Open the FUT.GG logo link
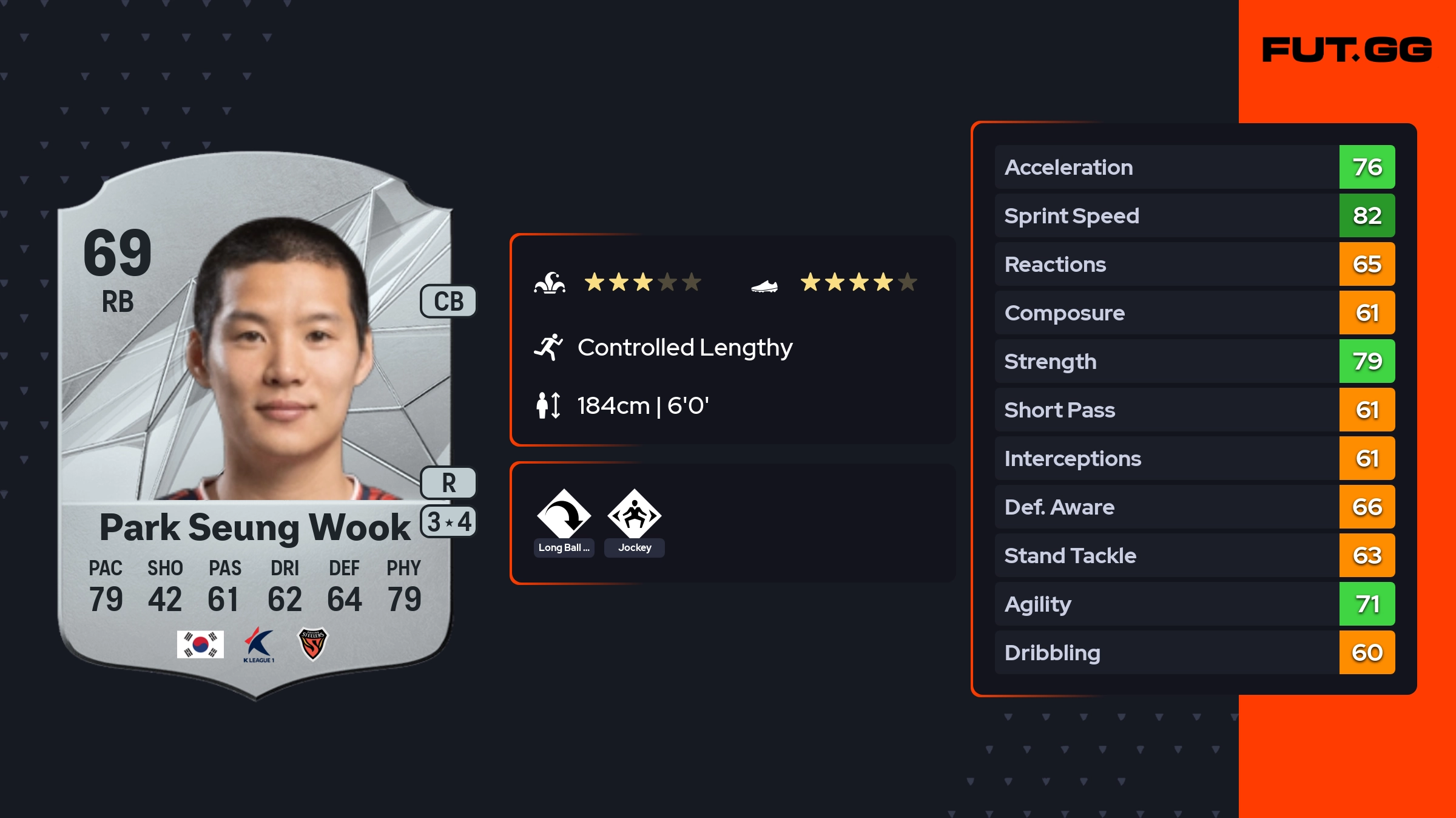 (x=1347, y=50)
